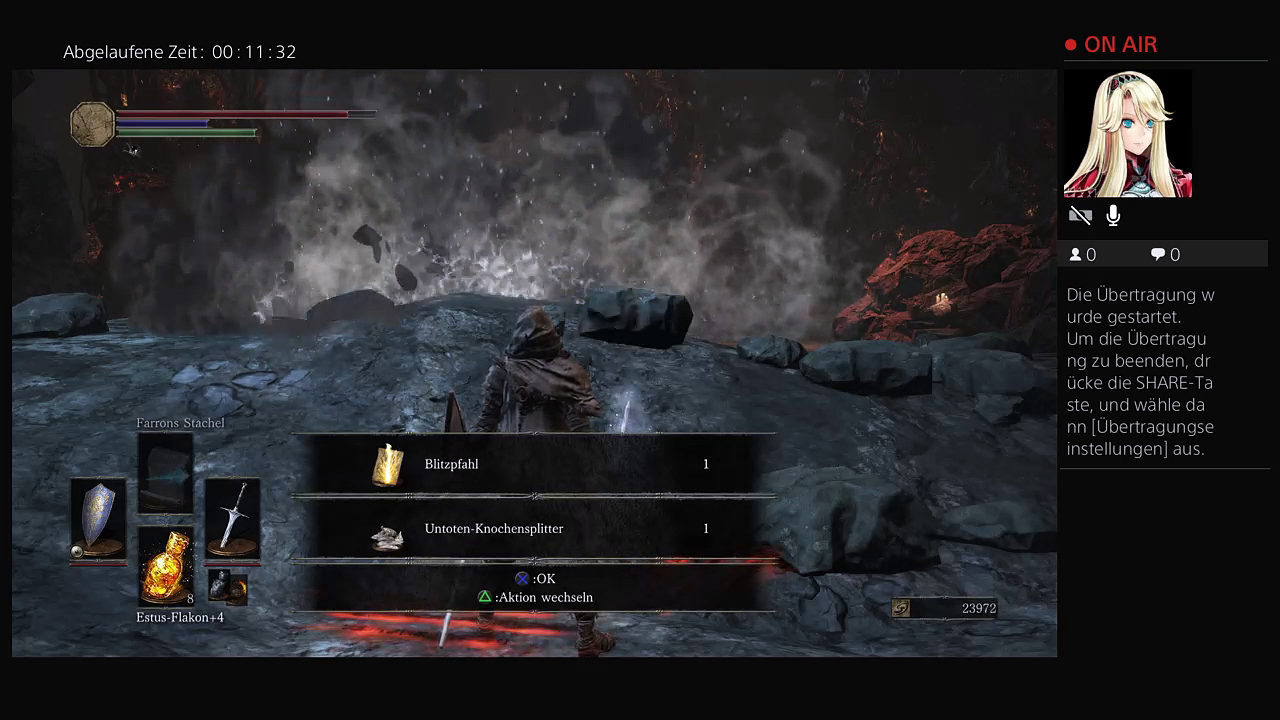Toggle the broadcast microphone icon

point(1113,216)
